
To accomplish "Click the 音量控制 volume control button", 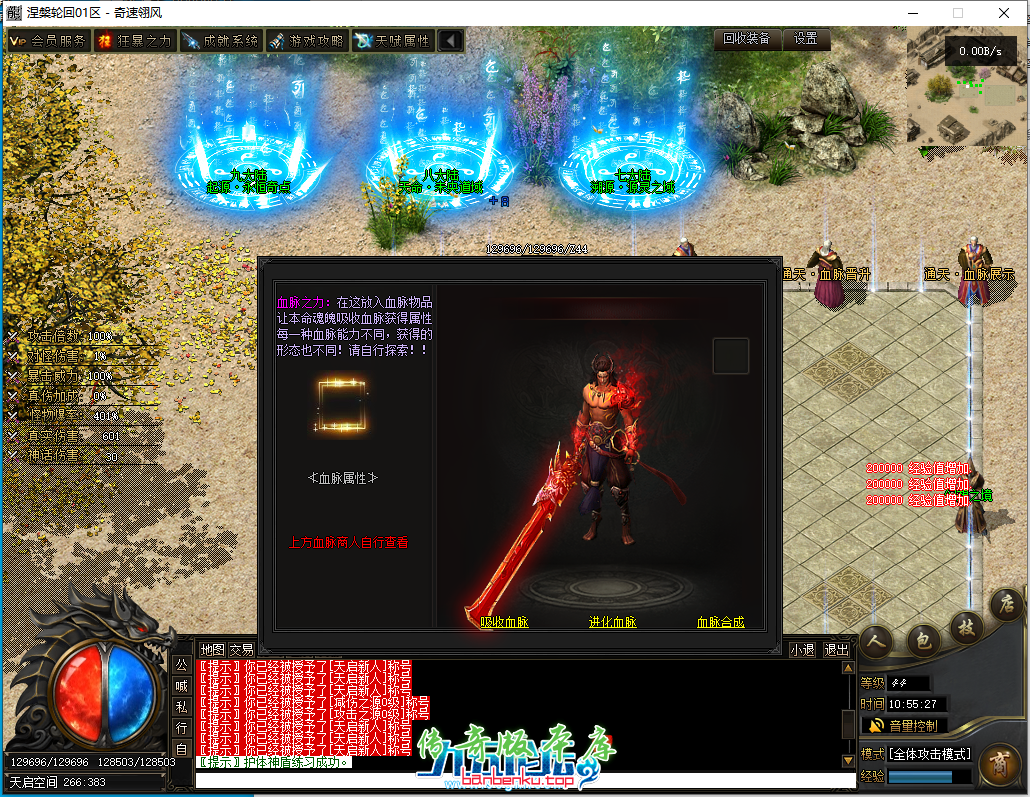I will coord(904,725).
